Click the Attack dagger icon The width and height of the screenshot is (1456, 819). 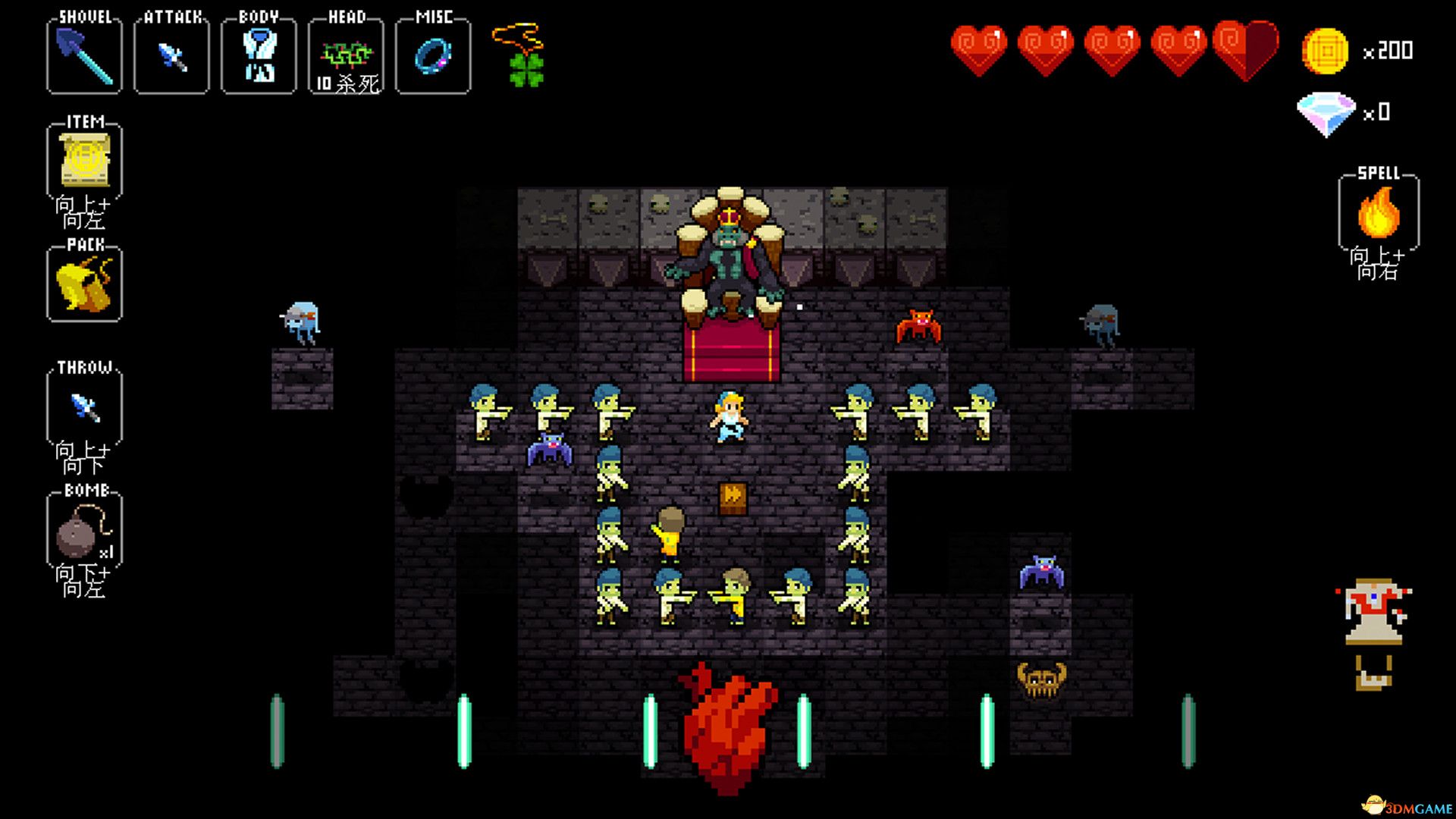(x=171, y=57)
